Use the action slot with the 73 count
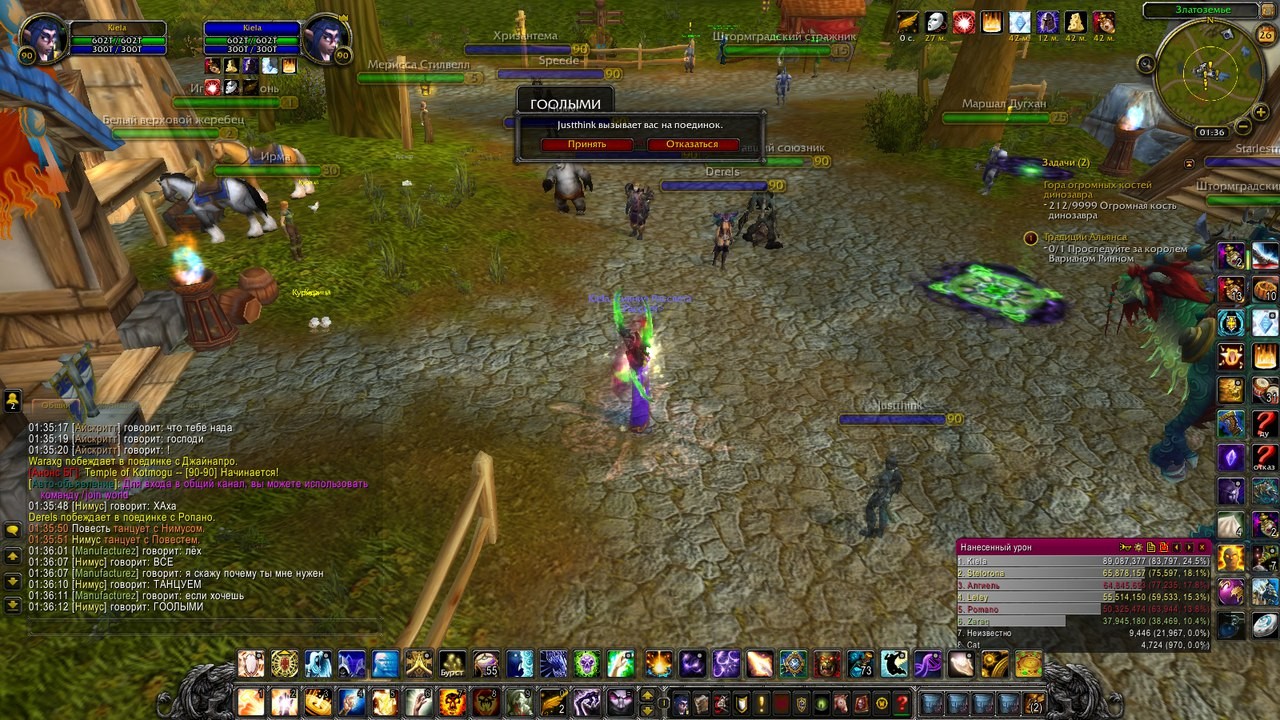 pos(860,664)
